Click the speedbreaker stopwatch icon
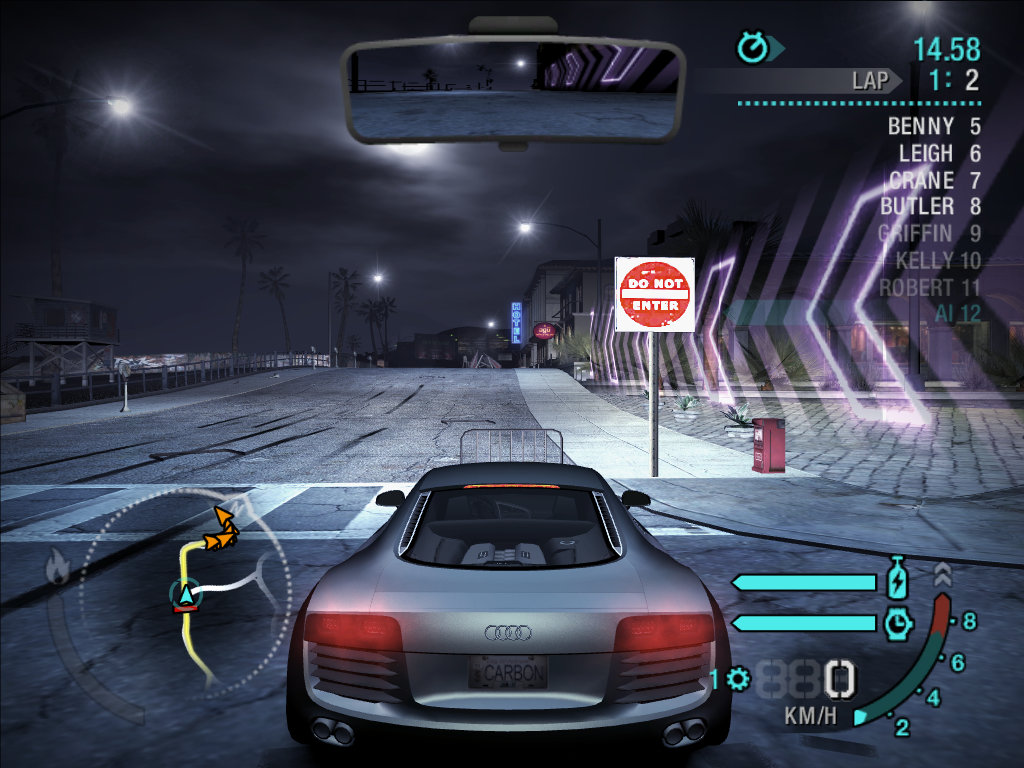Viewport: 1024px width, 768px height. point(897,623)
